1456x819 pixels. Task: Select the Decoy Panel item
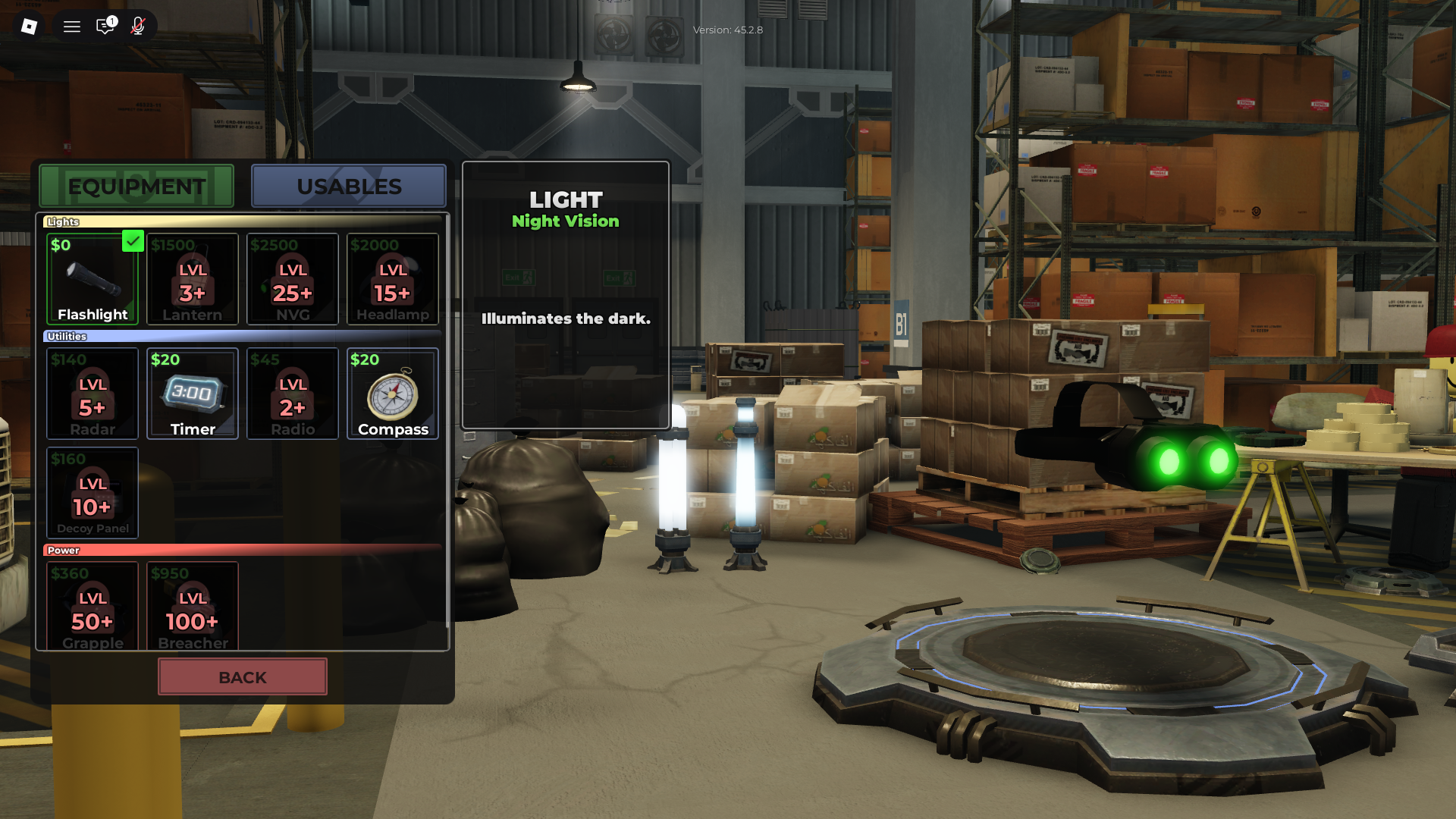click(92, 493)
